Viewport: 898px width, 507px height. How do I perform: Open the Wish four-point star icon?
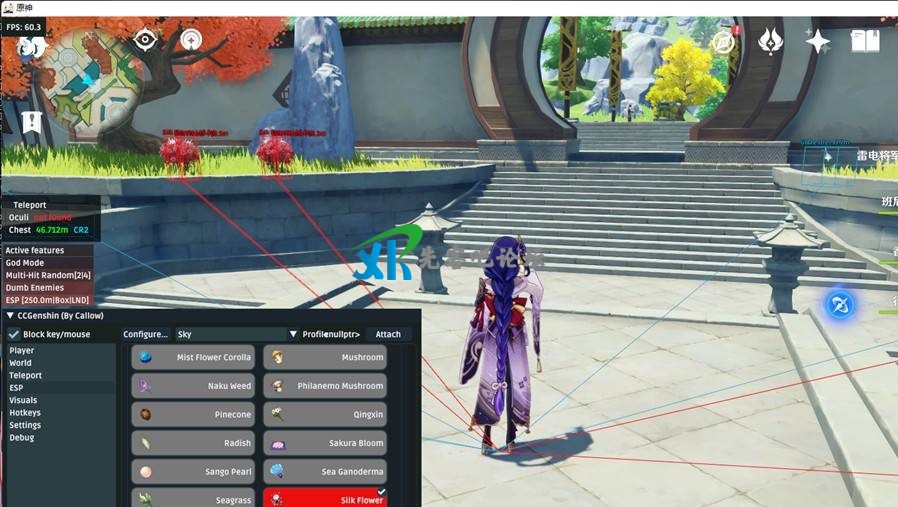(818, 41)
